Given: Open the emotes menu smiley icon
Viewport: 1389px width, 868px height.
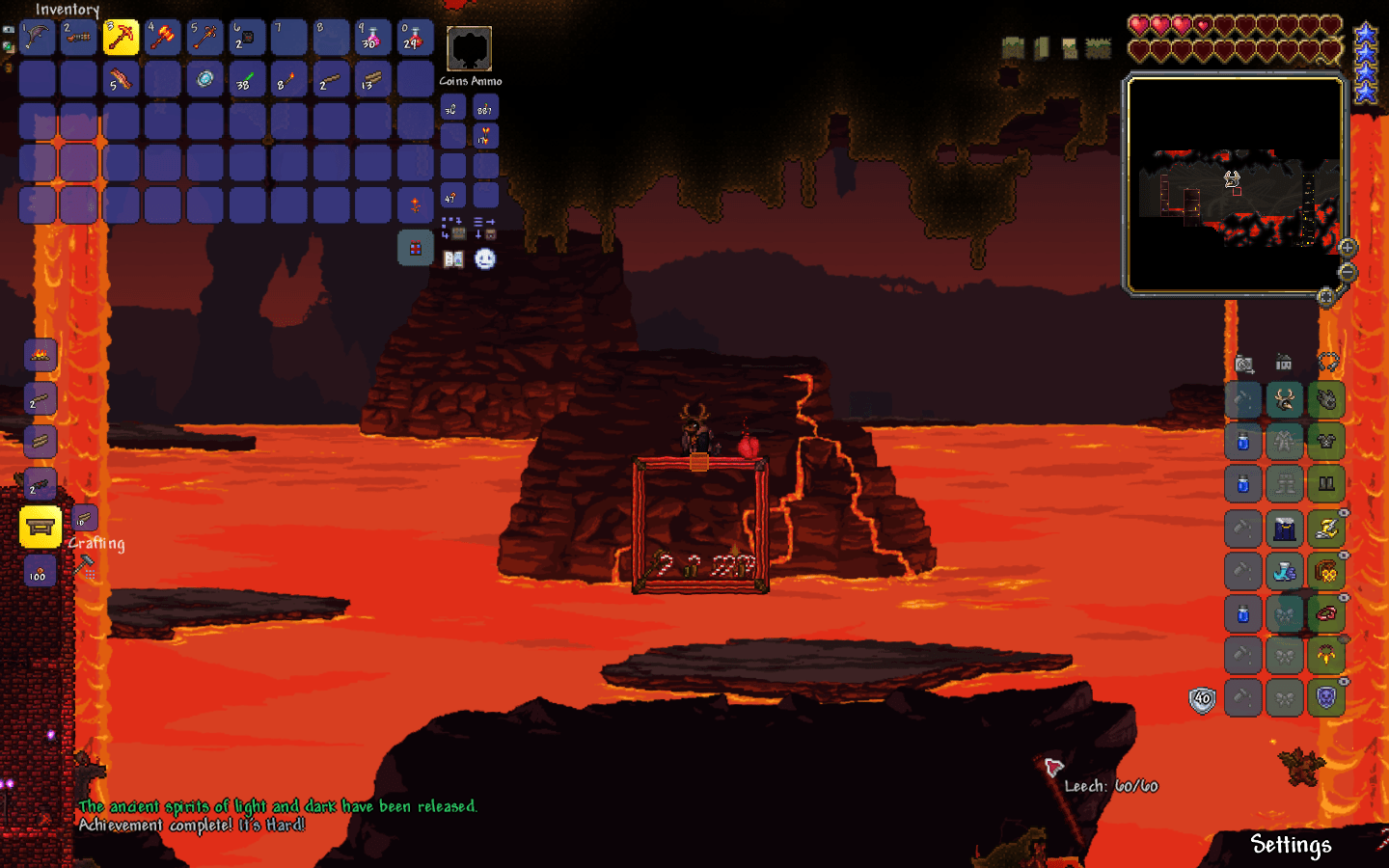Looking at the screenshot, I should click(x=485, y=258).
